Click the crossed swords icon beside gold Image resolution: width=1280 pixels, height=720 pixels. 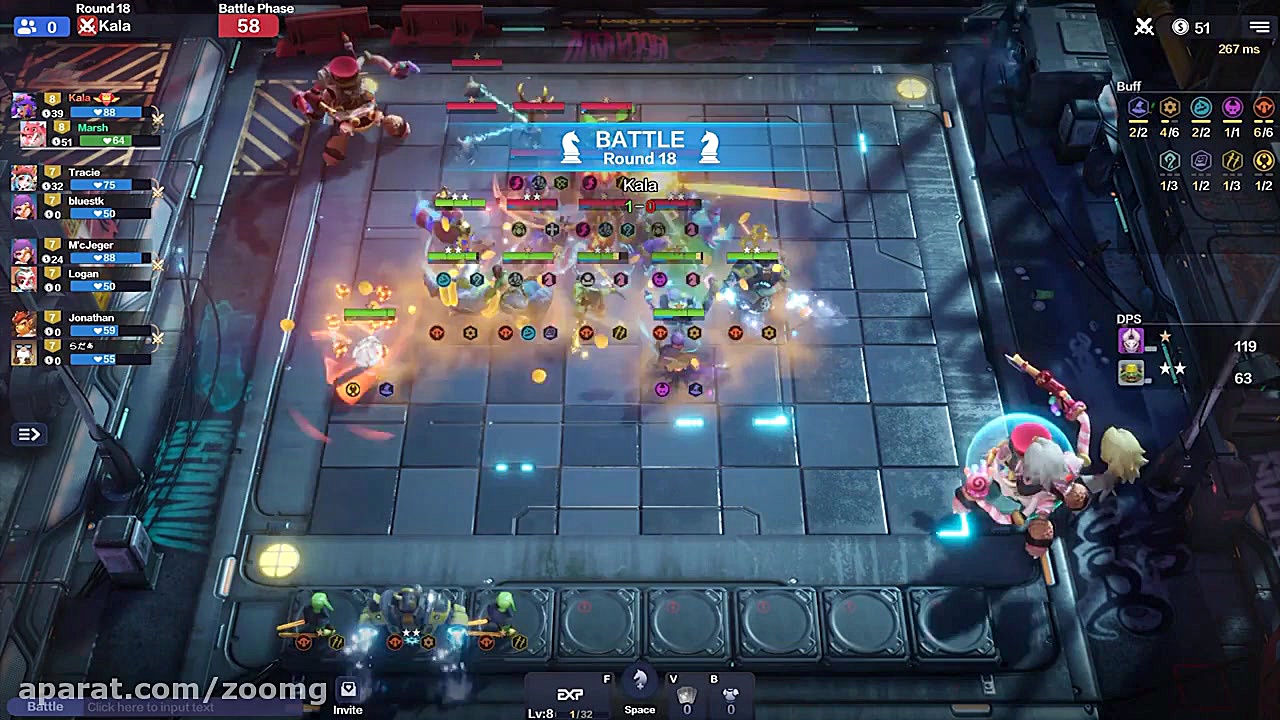[1144, 27]
